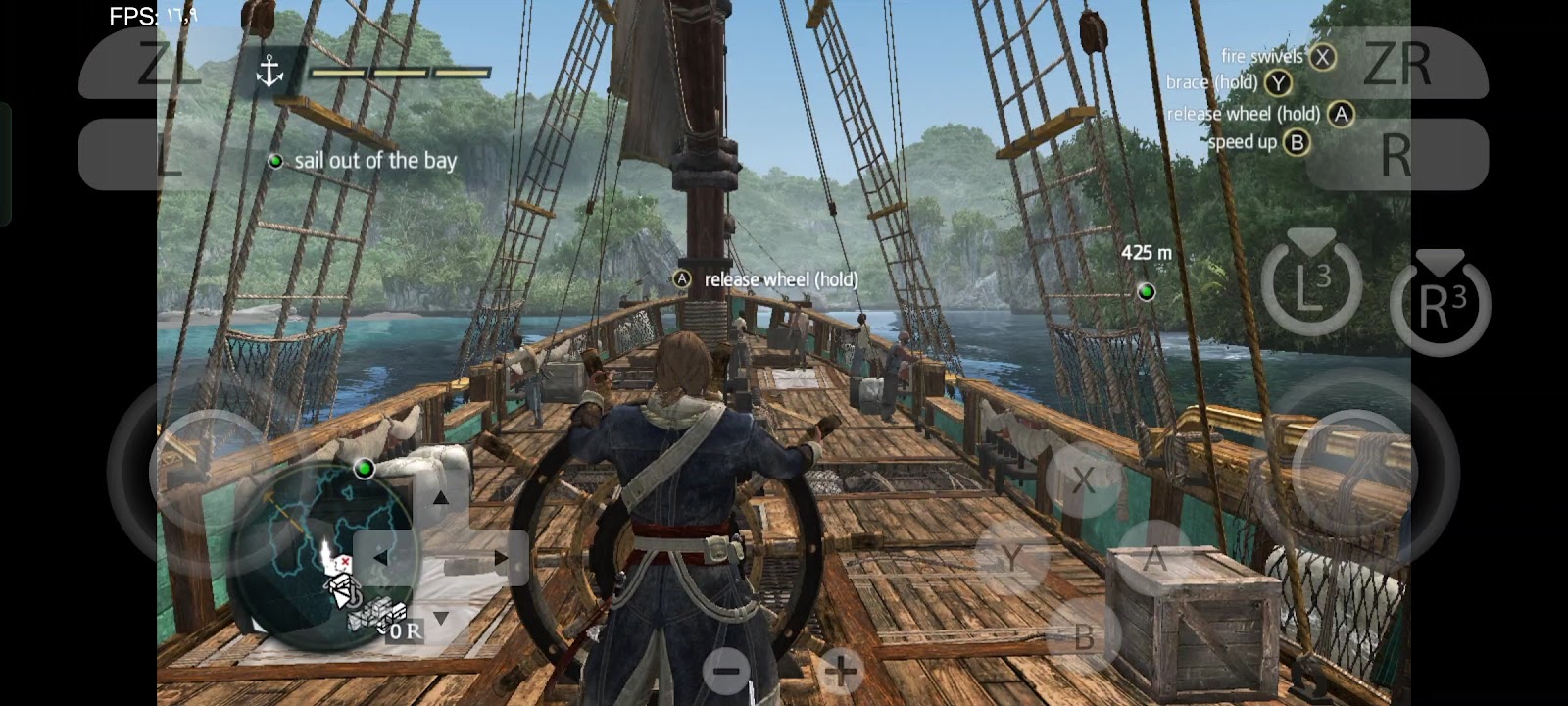Tap the plus button overlay
The width and height of the screenshot is (1568, 706).
841,672
